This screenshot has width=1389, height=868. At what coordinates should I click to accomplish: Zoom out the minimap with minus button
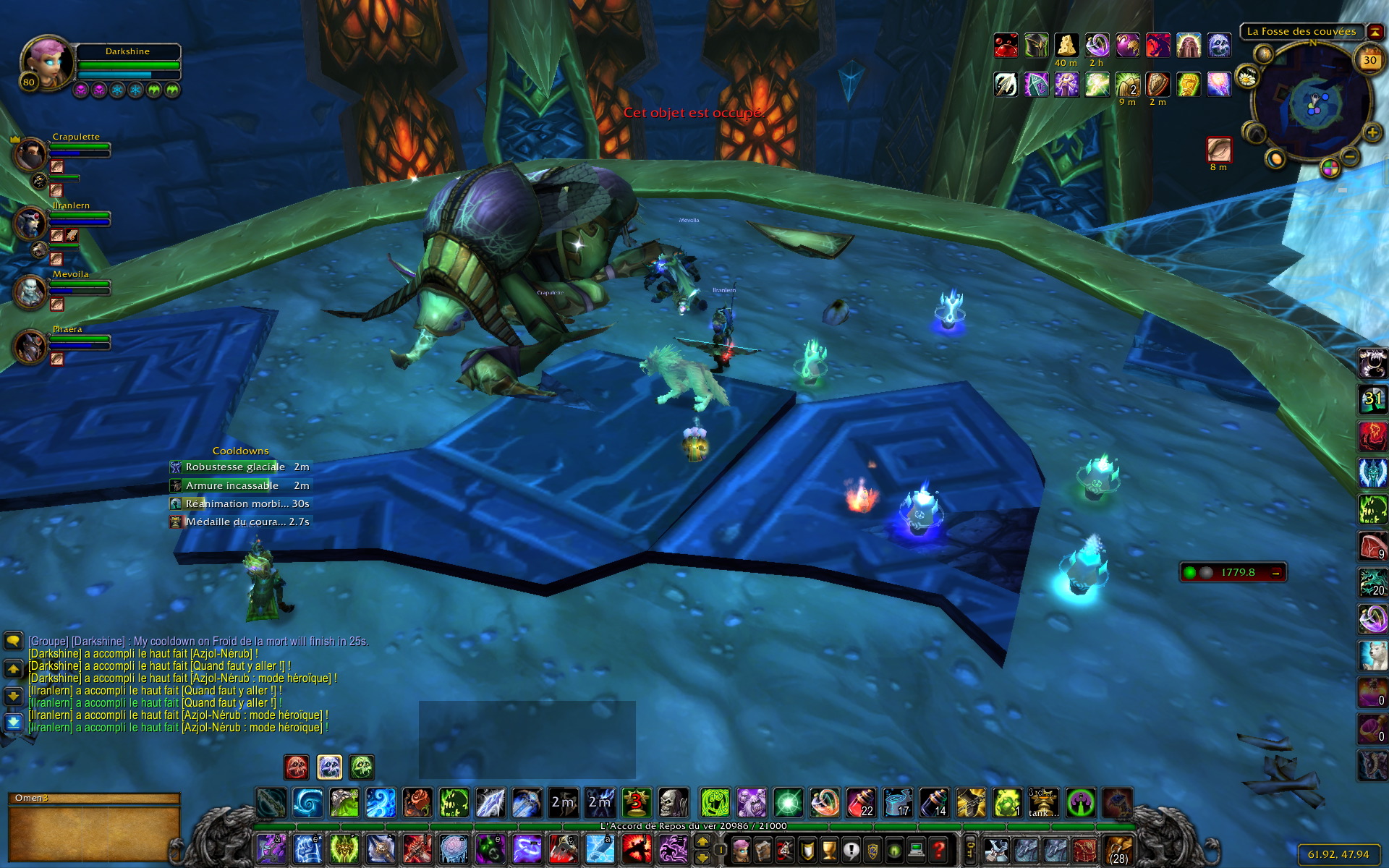pyautogui.click(x=1349, y=156)
